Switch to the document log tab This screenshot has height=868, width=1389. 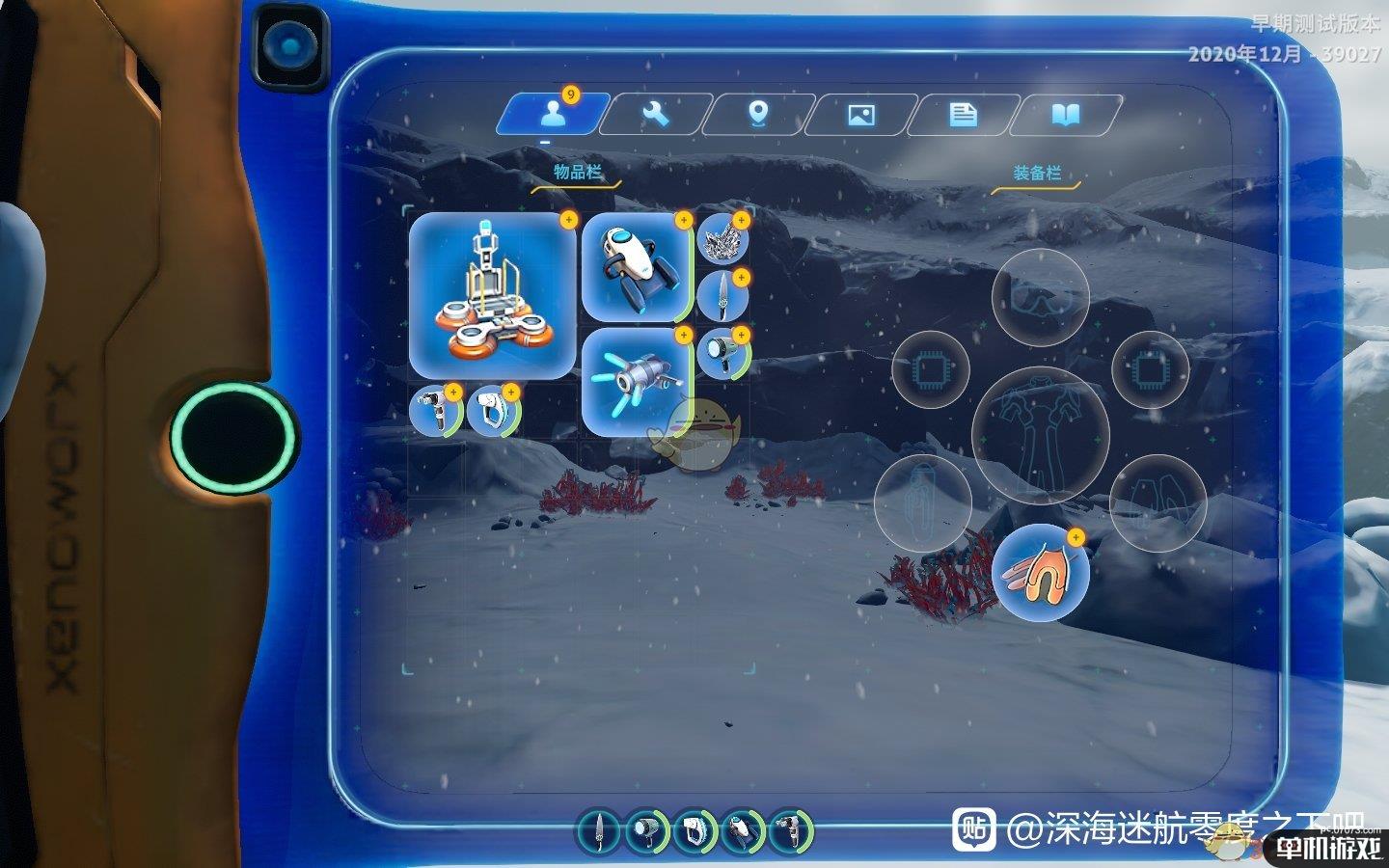pos(963,115)
